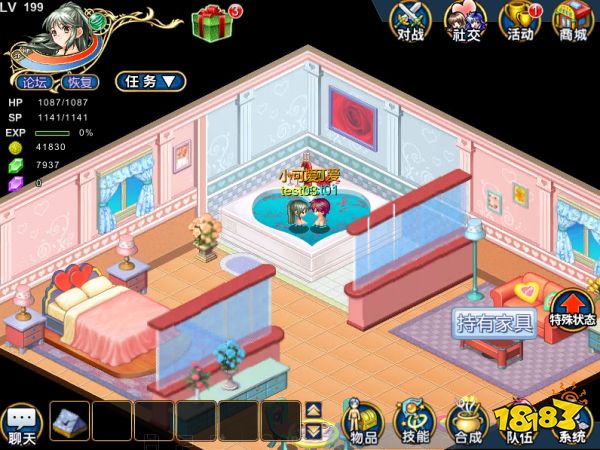Viewport: 600px width, 450px height.
Task: Click the hotbar page down arrow
Action: [x=313, y=431]
